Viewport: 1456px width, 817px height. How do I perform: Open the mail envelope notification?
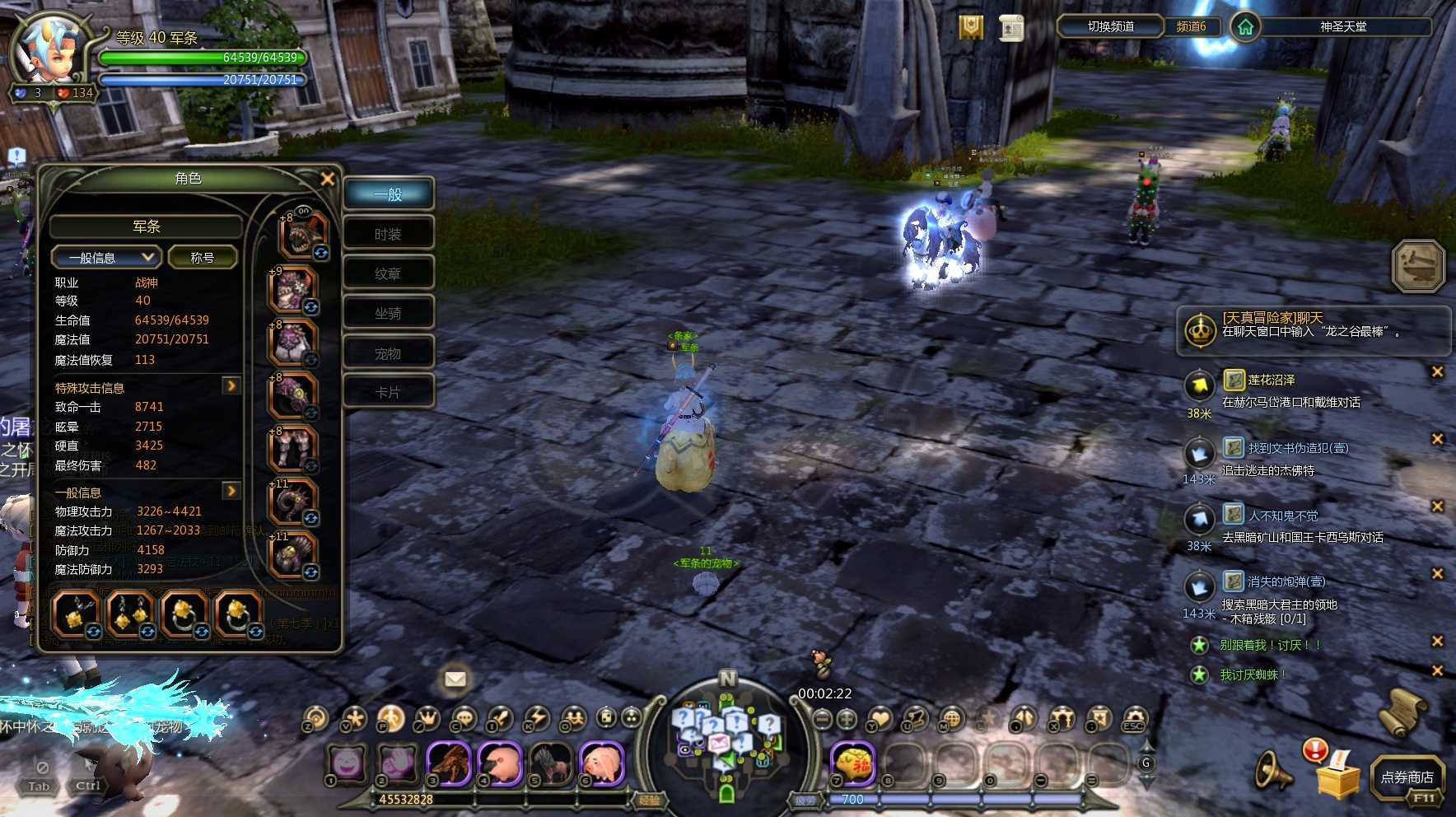click(455, 679)
